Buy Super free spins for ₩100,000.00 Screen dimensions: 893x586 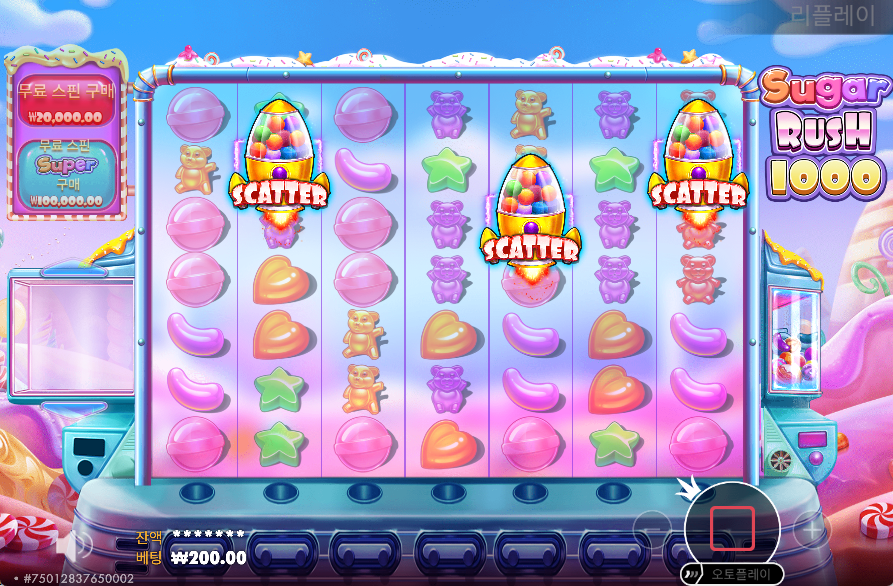(66, 174)
